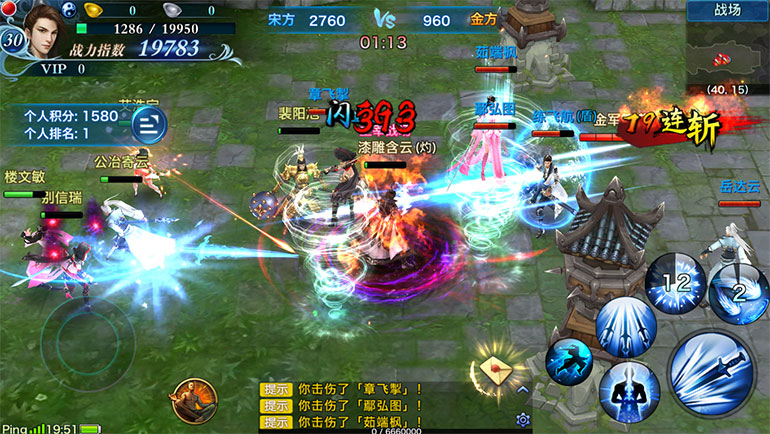Toggle the personal score panel list button
The width and height of the screenshot is (770, 434).
148,123
